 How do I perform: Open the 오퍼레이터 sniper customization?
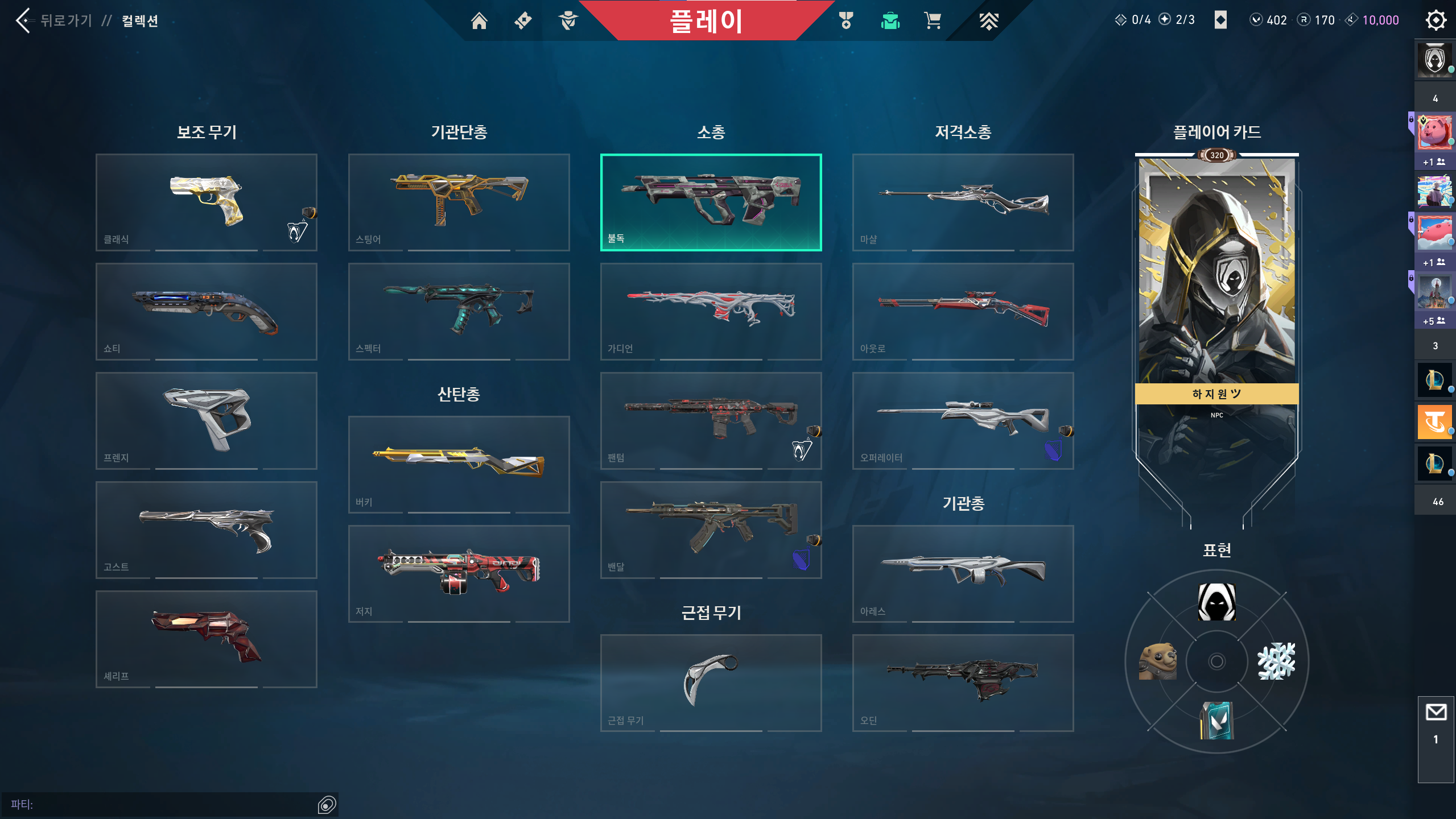coord(963,421)
